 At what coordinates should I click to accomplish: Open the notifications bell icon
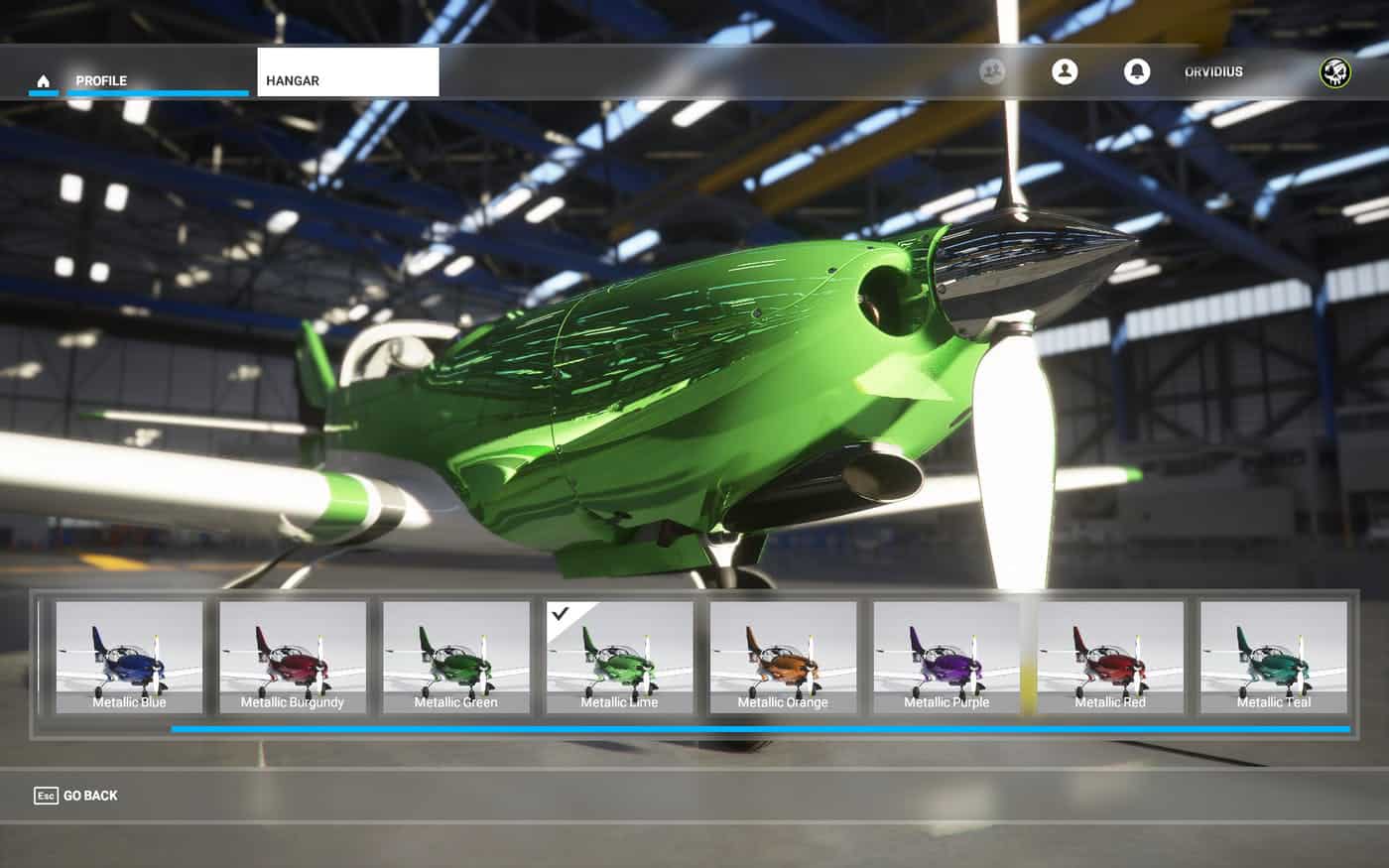click(x=1137, y=71)
